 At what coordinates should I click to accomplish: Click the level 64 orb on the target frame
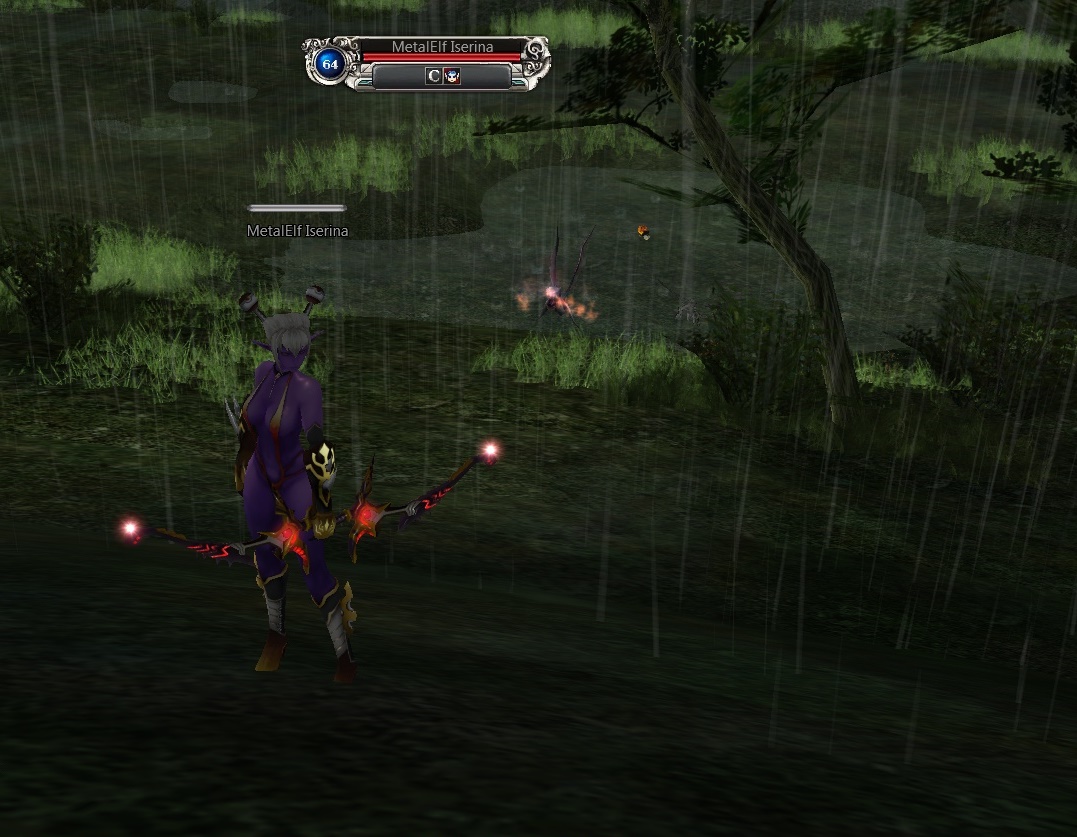329,64
